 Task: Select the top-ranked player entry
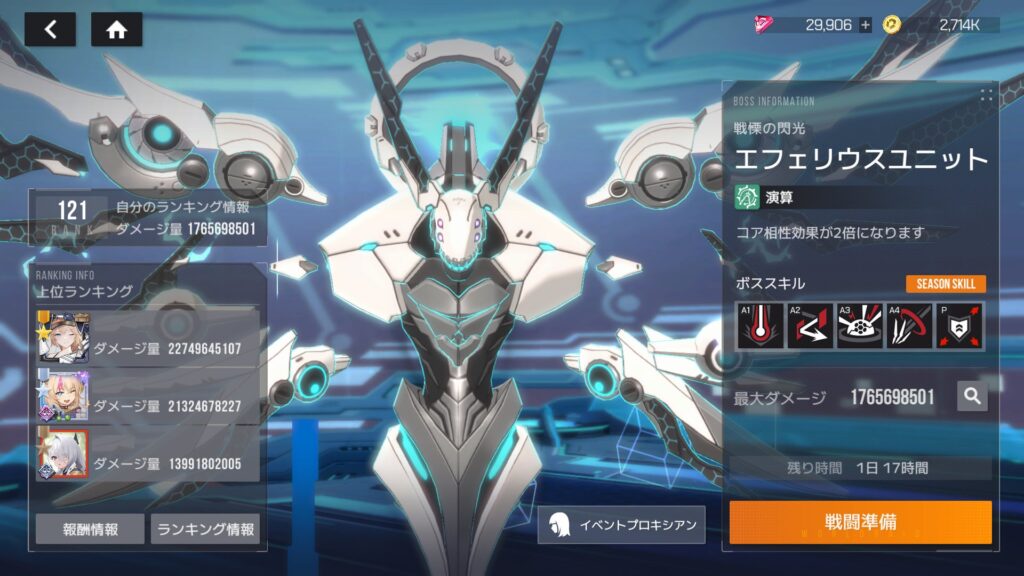(x=148, y=337)
